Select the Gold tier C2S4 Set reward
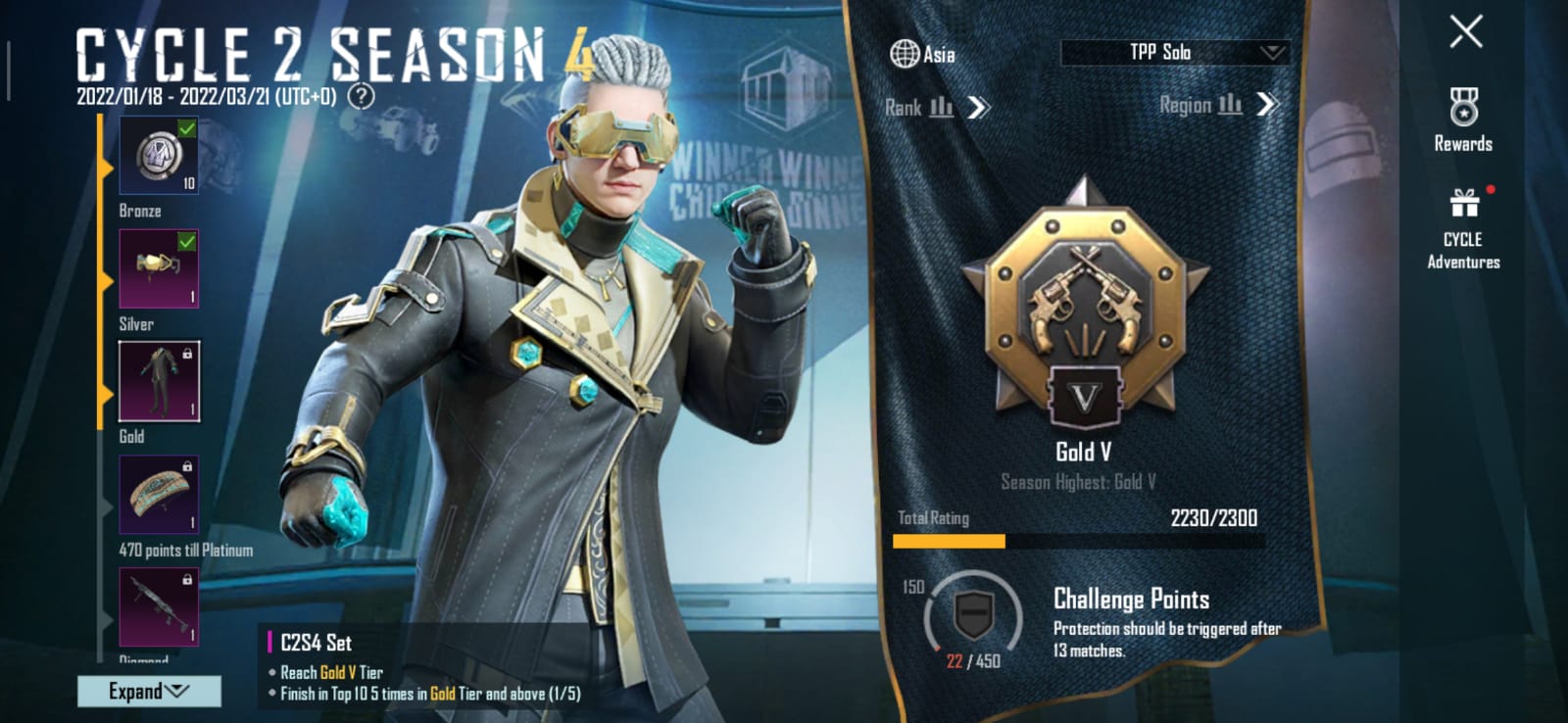This screenshot has width=1568, height=723. point(159,381)
